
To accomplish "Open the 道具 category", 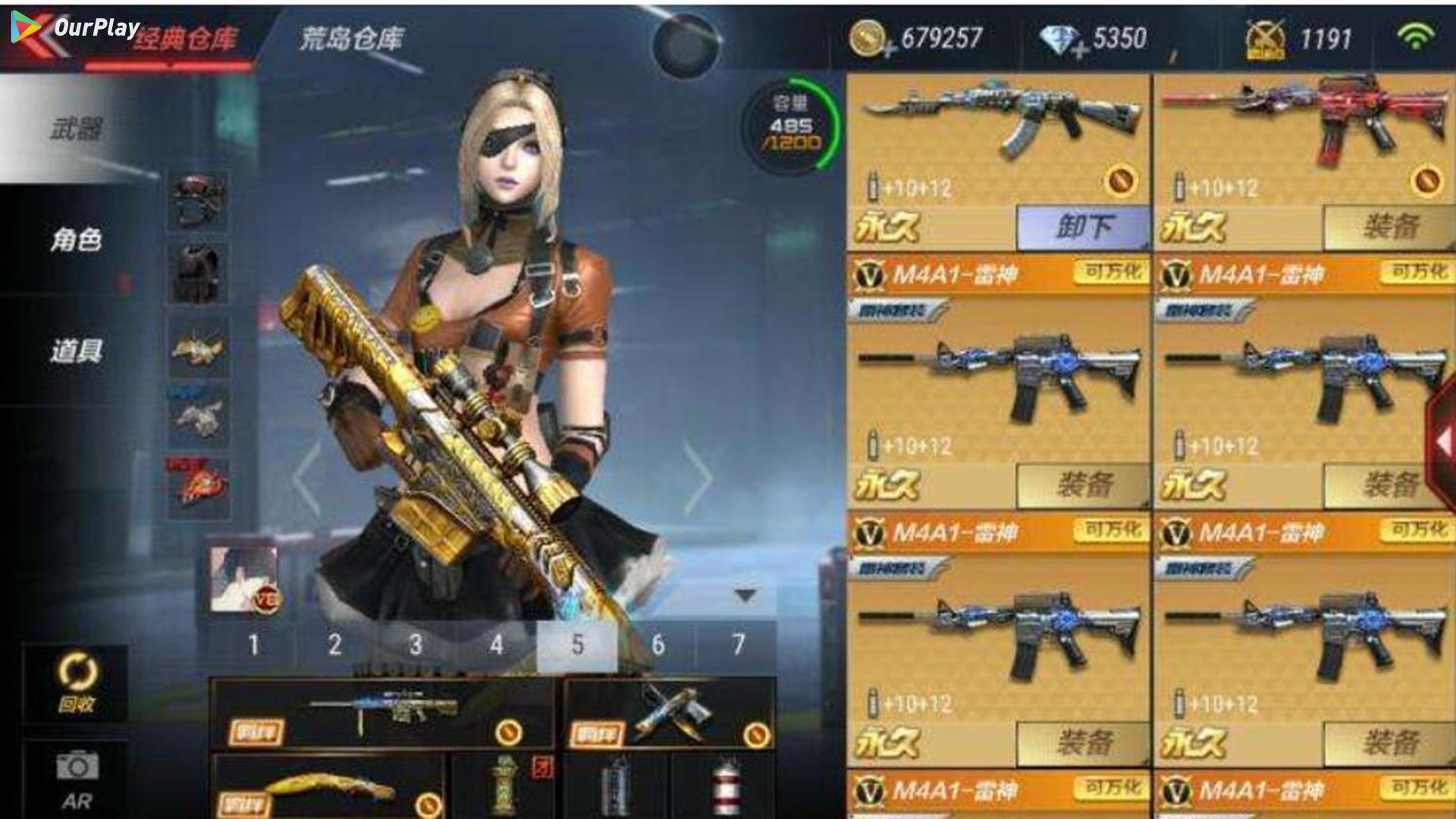I will click(76, 351).
